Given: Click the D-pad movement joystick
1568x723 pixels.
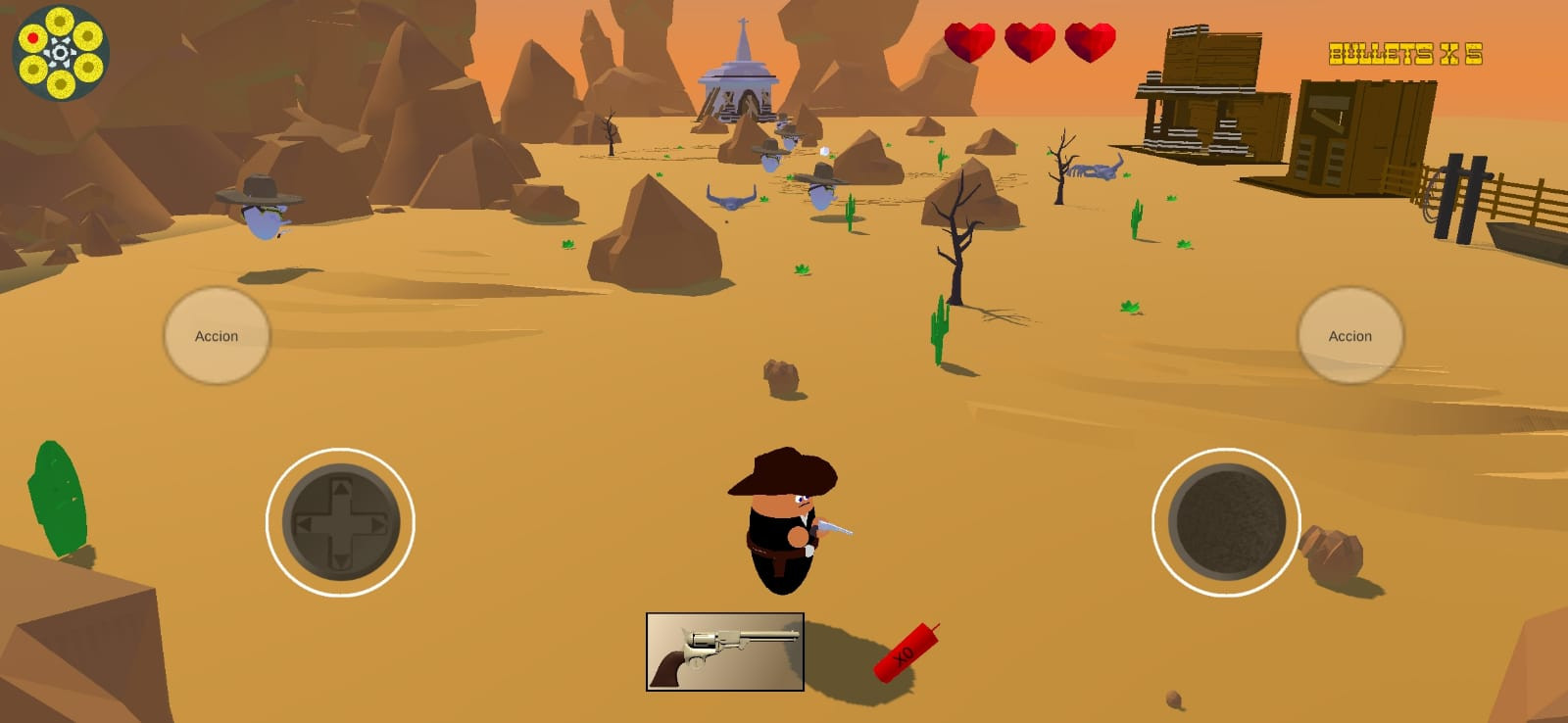Looking at the screenshot, I should [340, 522].
